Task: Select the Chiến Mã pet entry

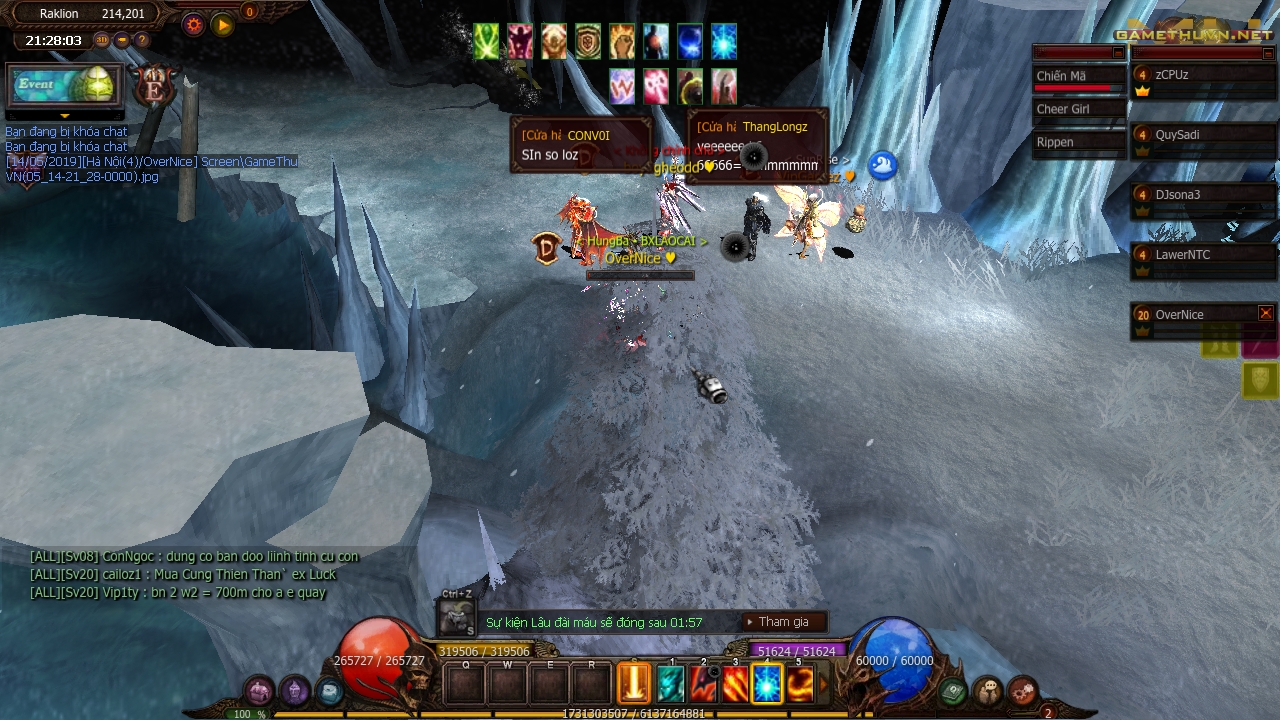Action: click(x=1078, y=77)
